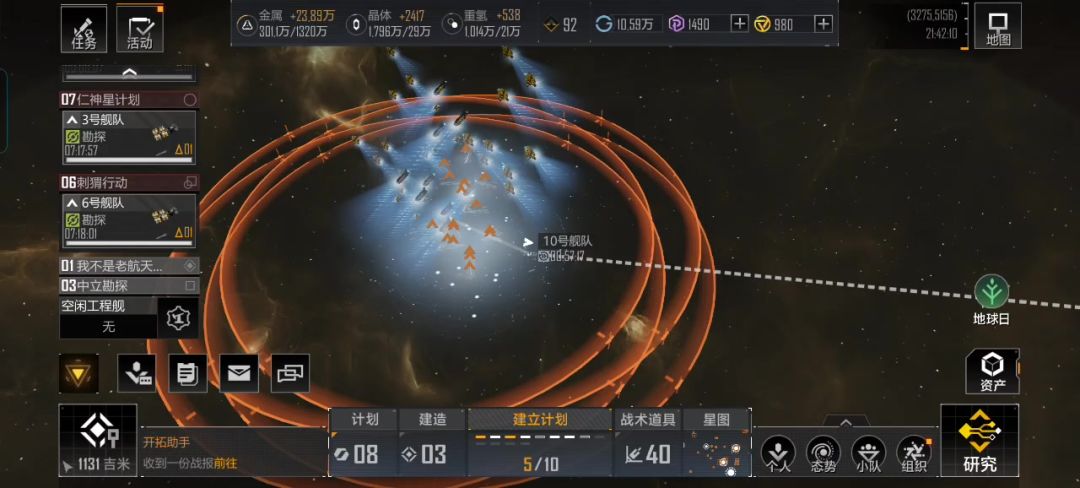Open the 资产 assets panel
Image resolution: width=1080 pixels, height=488 pixels.
point(992,371)
